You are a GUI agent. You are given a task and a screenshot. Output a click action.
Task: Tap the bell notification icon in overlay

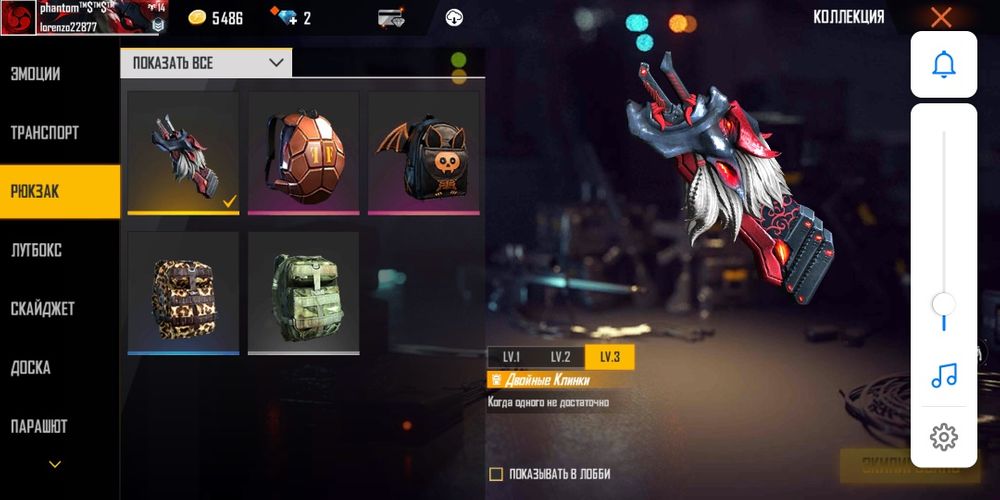coord(943,64)
